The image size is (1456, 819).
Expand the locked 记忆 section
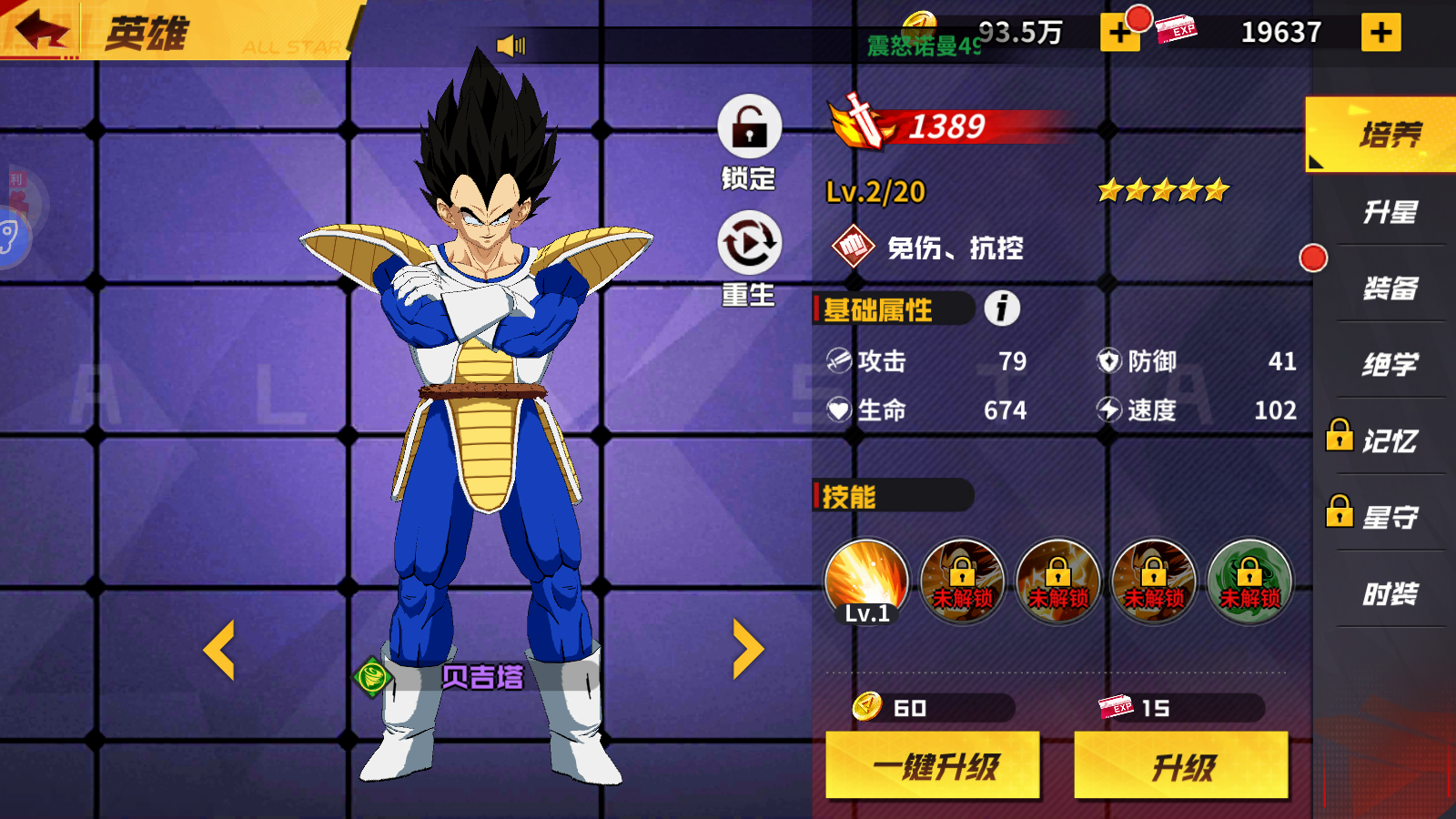pyautogui.click(x=1383, y=440)
